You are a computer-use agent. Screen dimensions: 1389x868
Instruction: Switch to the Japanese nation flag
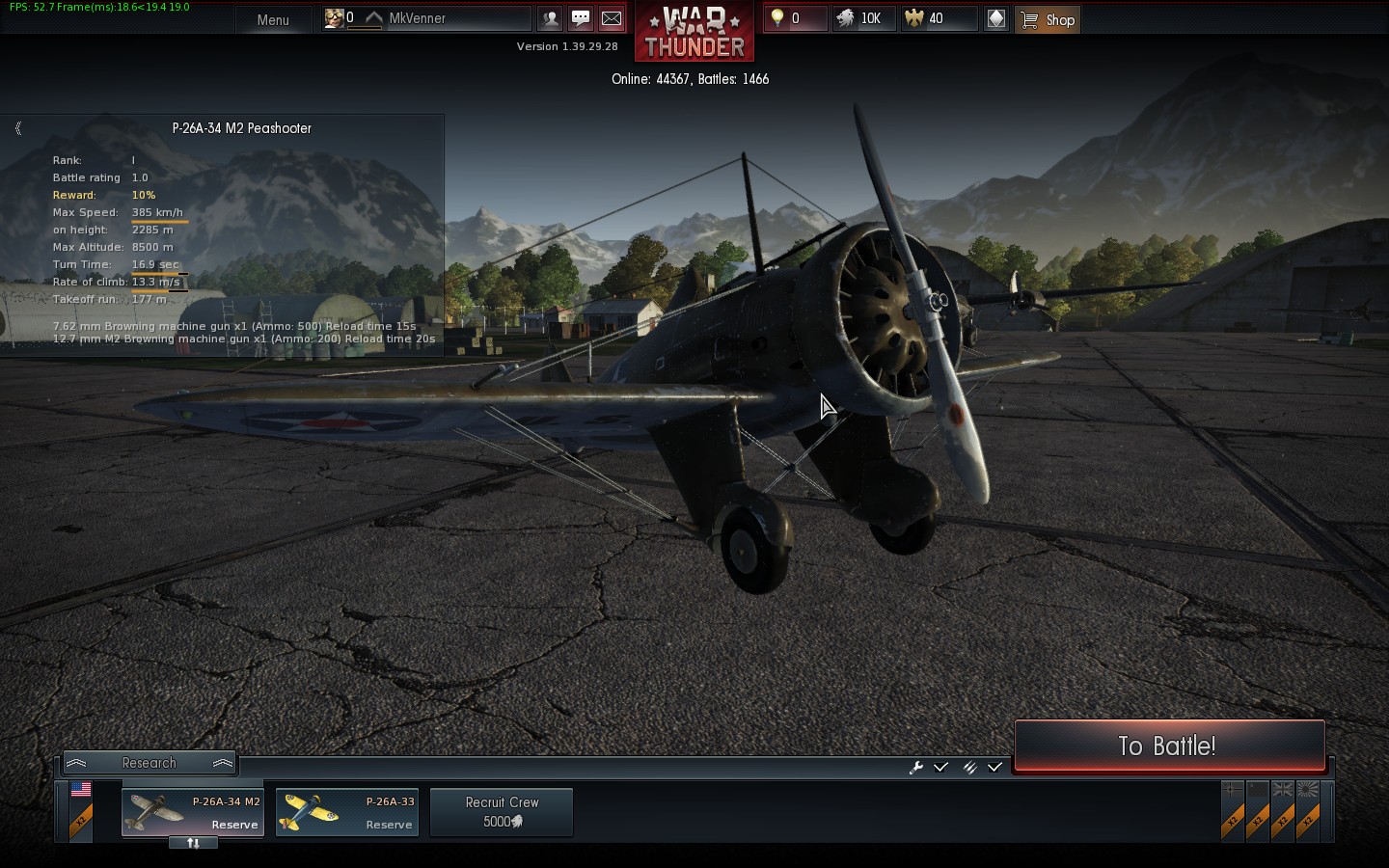[x=1308, y=790]
